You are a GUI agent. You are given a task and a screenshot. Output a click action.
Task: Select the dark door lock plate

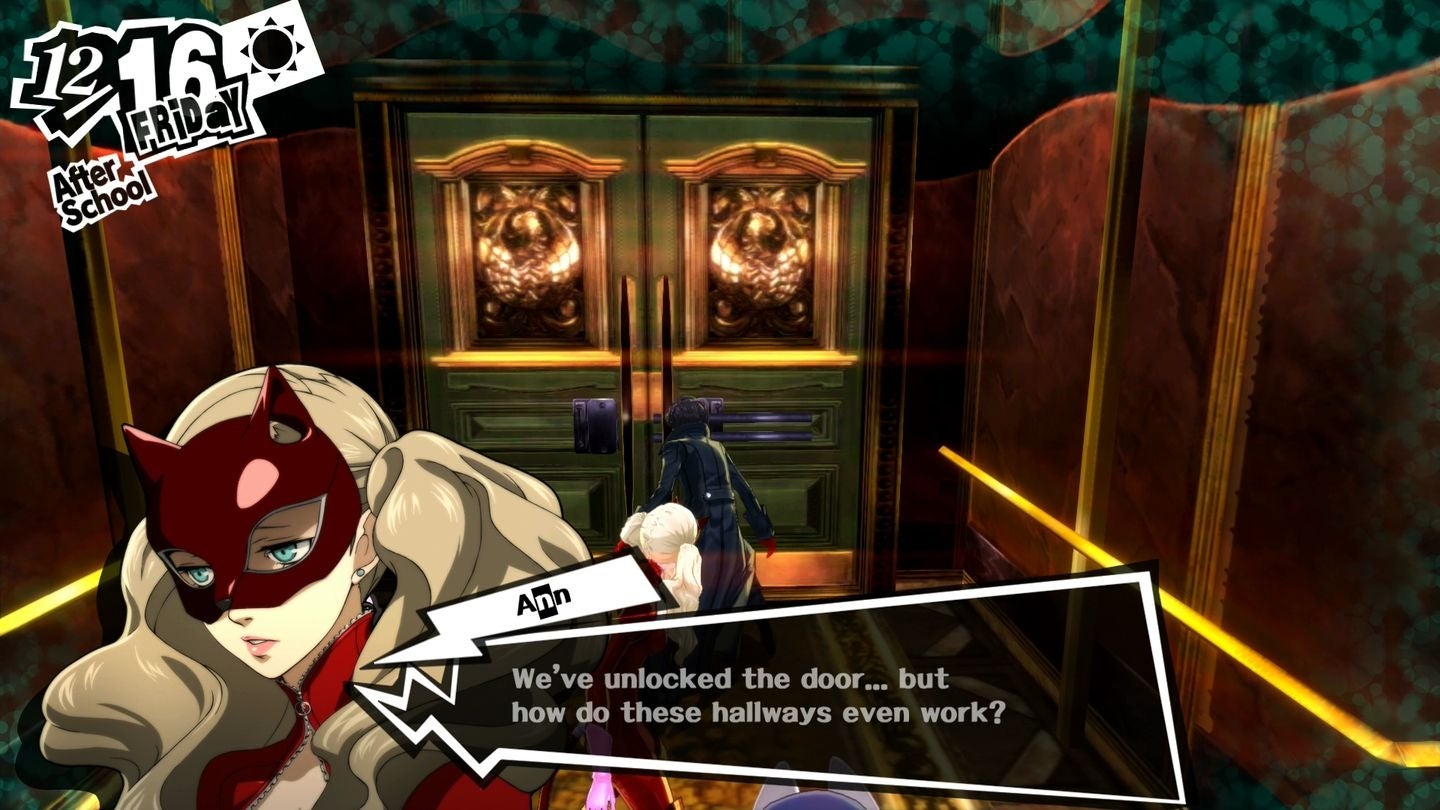click(x=597, y=424)
